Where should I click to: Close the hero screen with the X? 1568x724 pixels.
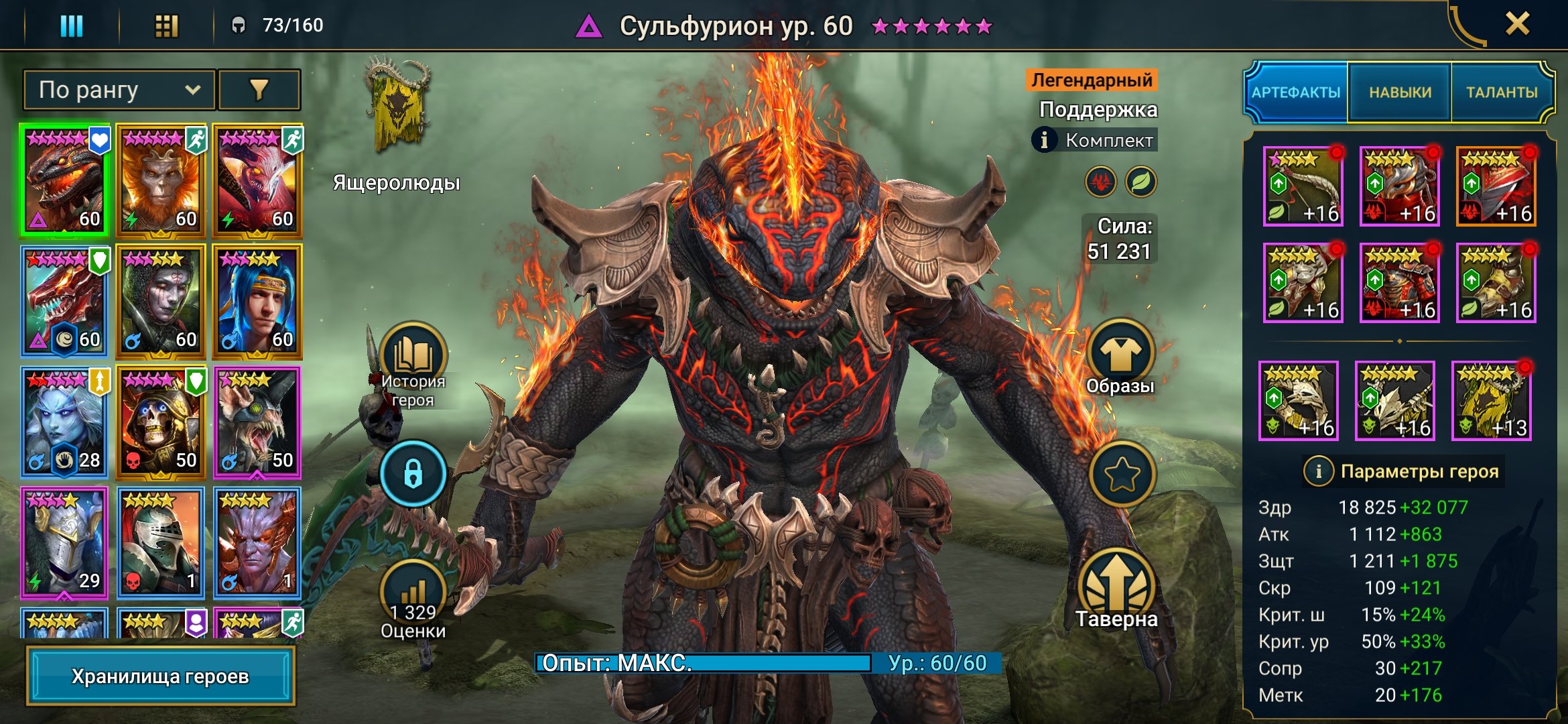click(1517, 24)
